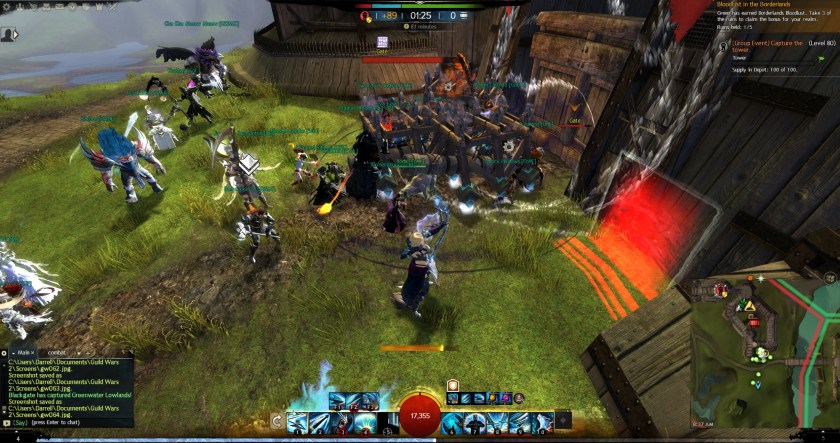Activate weapon skill 5
Screen dimensions: 840x443
point(386,423)
